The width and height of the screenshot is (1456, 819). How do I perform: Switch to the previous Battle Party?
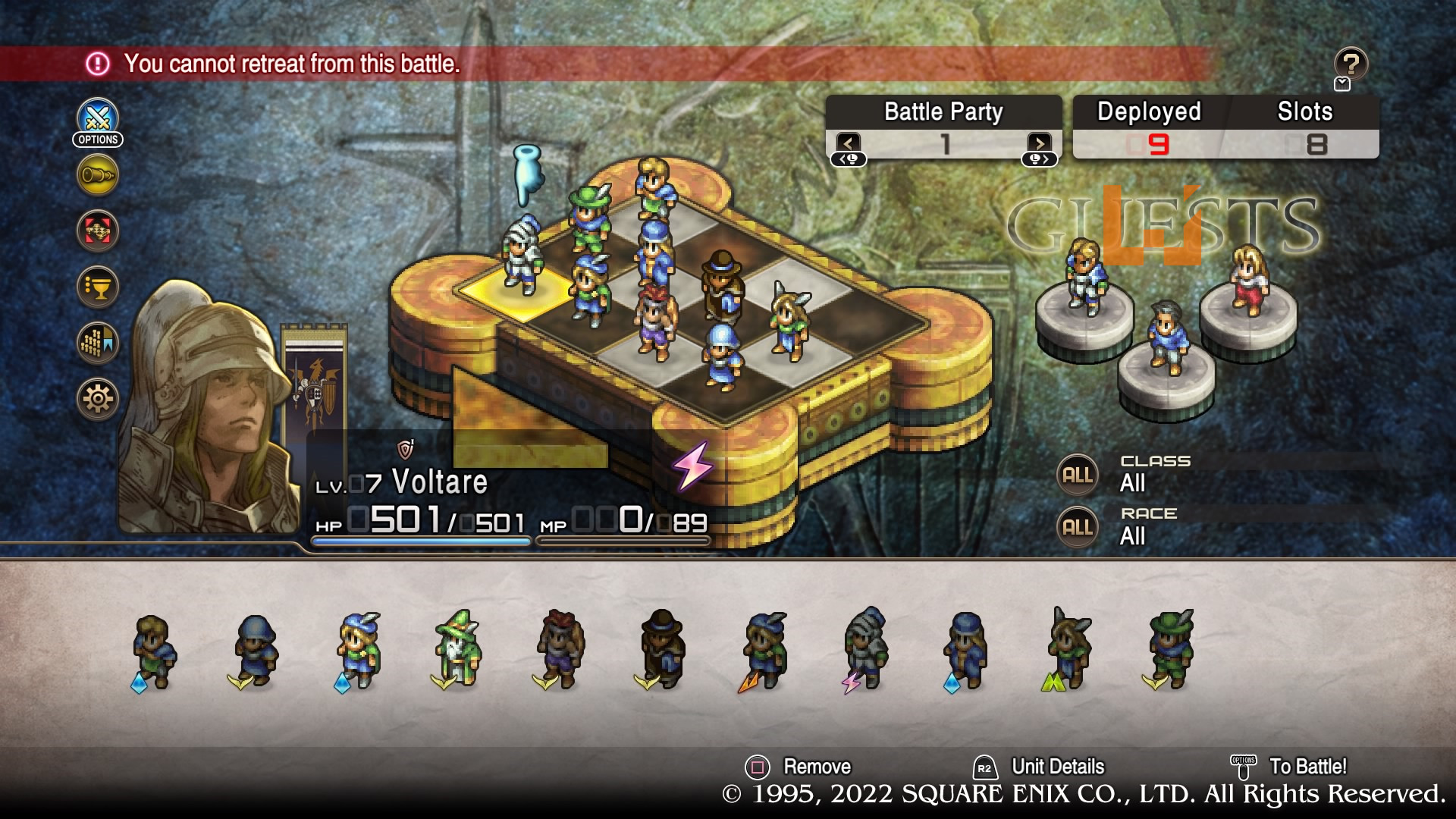[x=849, y=143]
